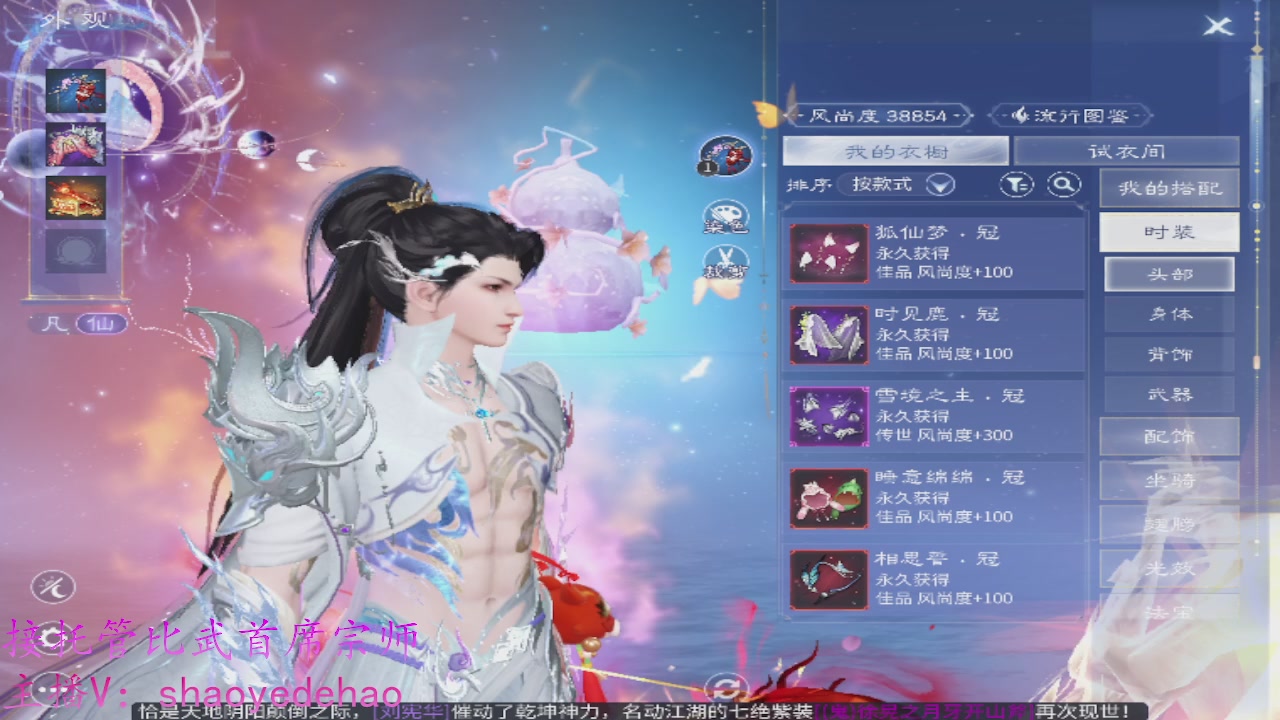Expand the 坐骑 mount category
Image resolution: width=1280 pixels, height=720 pixels.
[1168, 480]
